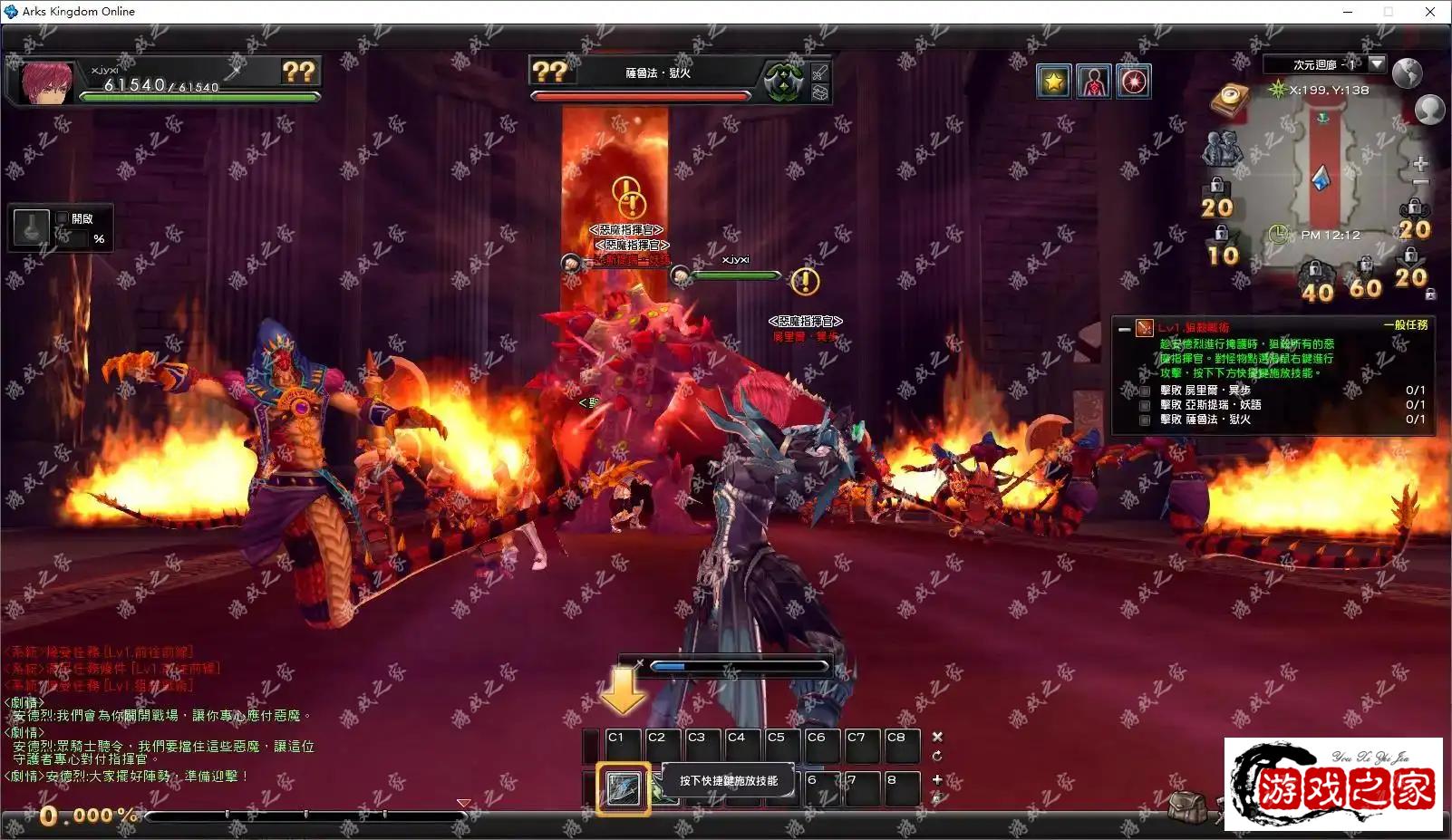
Task: Click the plus button beside the hotbar
Action: point(937,779)
